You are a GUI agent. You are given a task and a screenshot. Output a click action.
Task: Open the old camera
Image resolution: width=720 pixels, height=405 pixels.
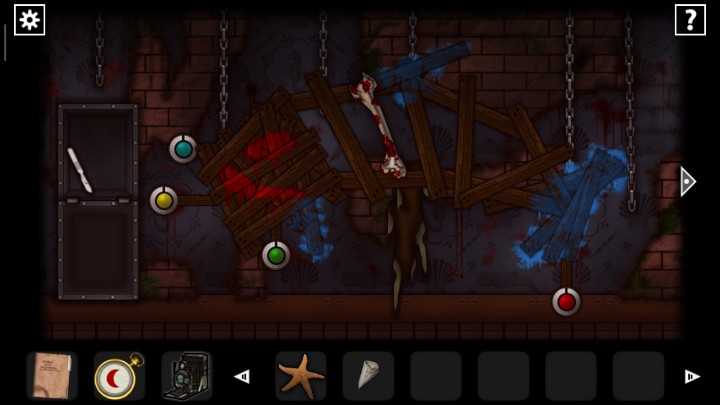coord(186,376)
